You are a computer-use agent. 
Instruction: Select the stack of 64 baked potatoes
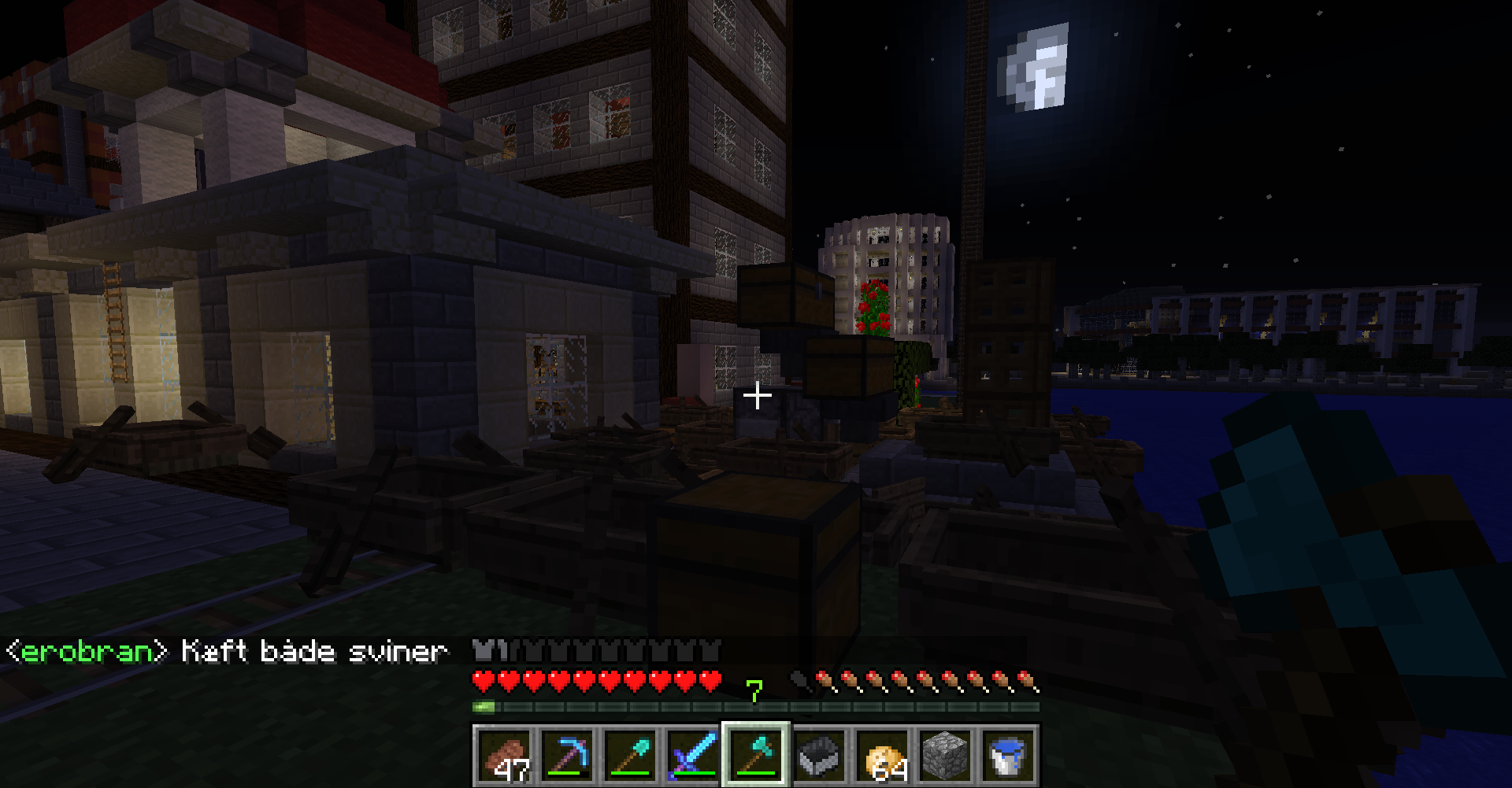click(882, 755)
